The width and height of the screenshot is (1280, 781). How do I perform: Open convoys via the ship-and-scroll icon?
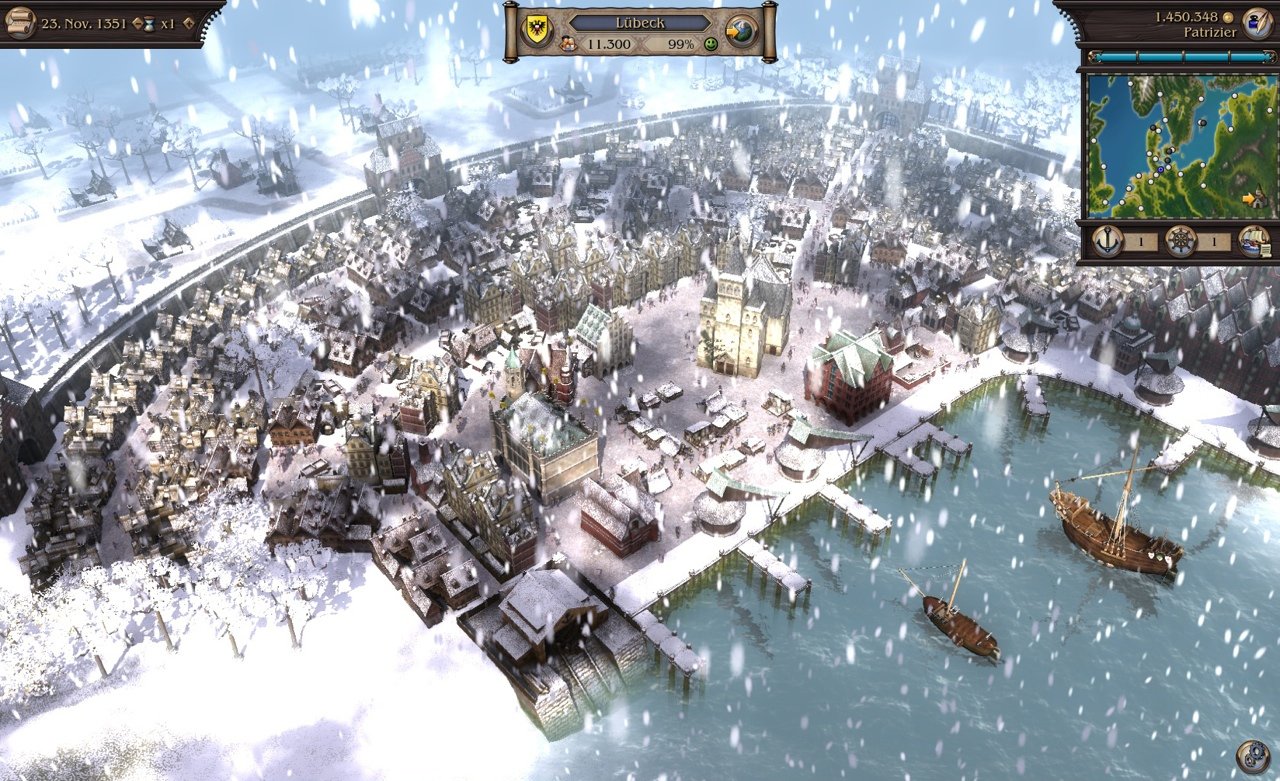tap(1257, 242)
